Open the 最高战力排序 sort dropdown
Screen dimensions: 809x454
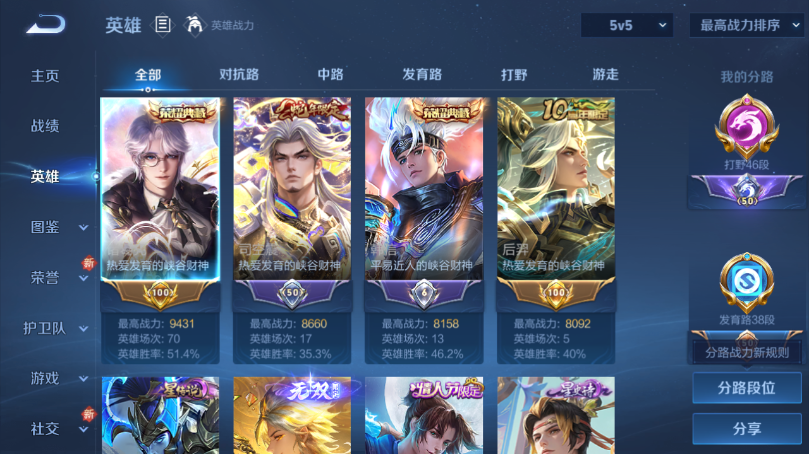[746, 25]
